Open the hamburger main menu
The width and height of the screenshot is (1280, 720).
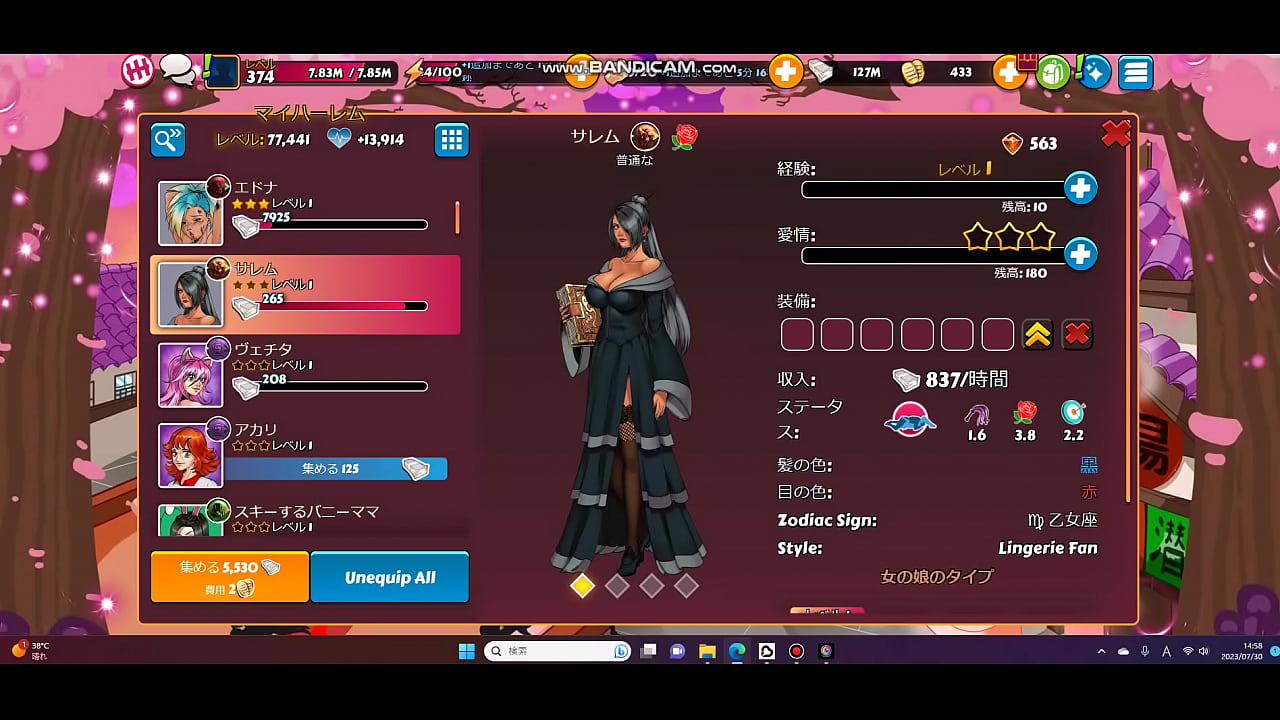click(x=1136, y=72)
